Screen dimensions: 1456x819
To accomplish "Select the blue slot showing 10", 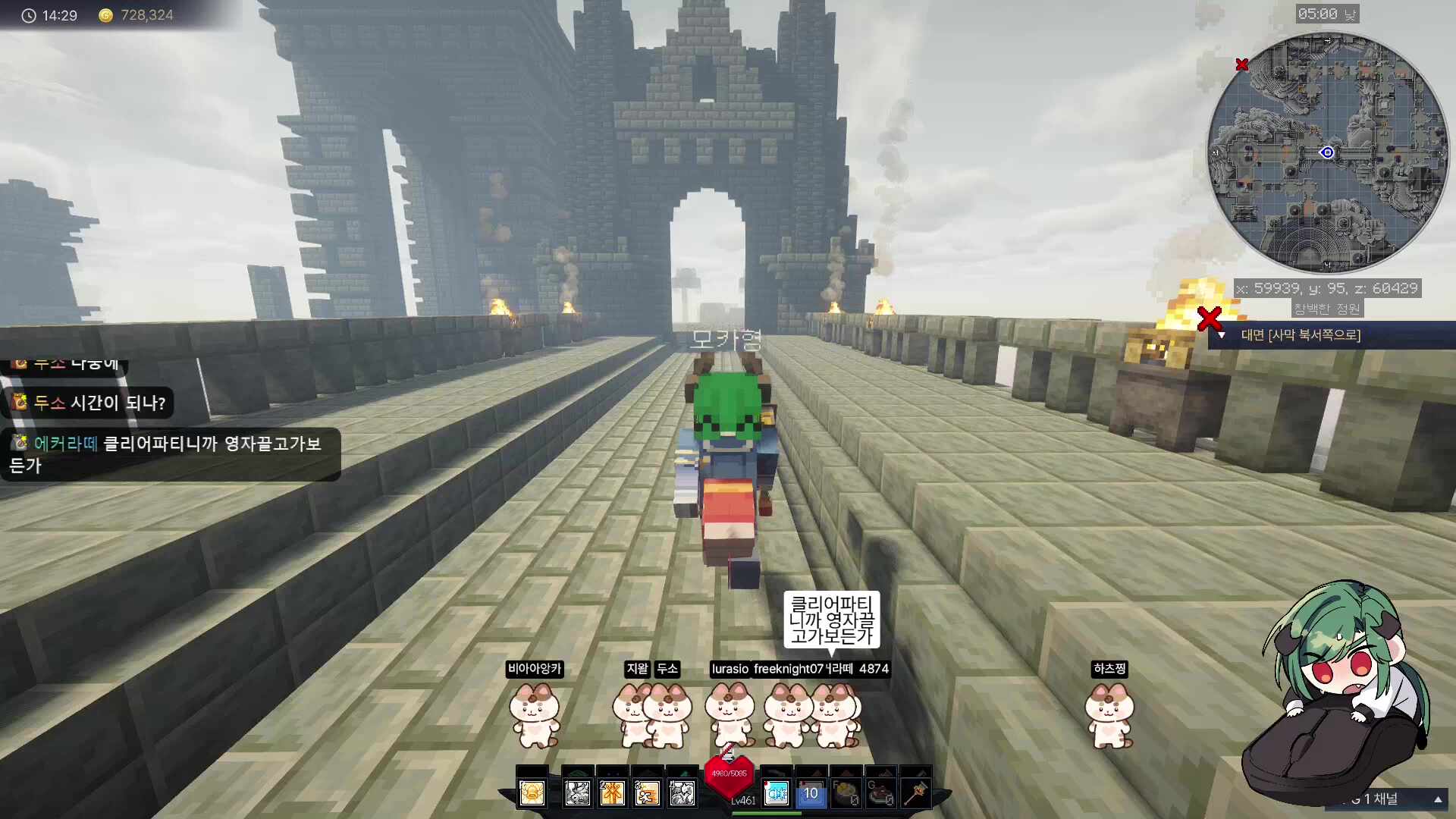I will (x=811, y=793).
